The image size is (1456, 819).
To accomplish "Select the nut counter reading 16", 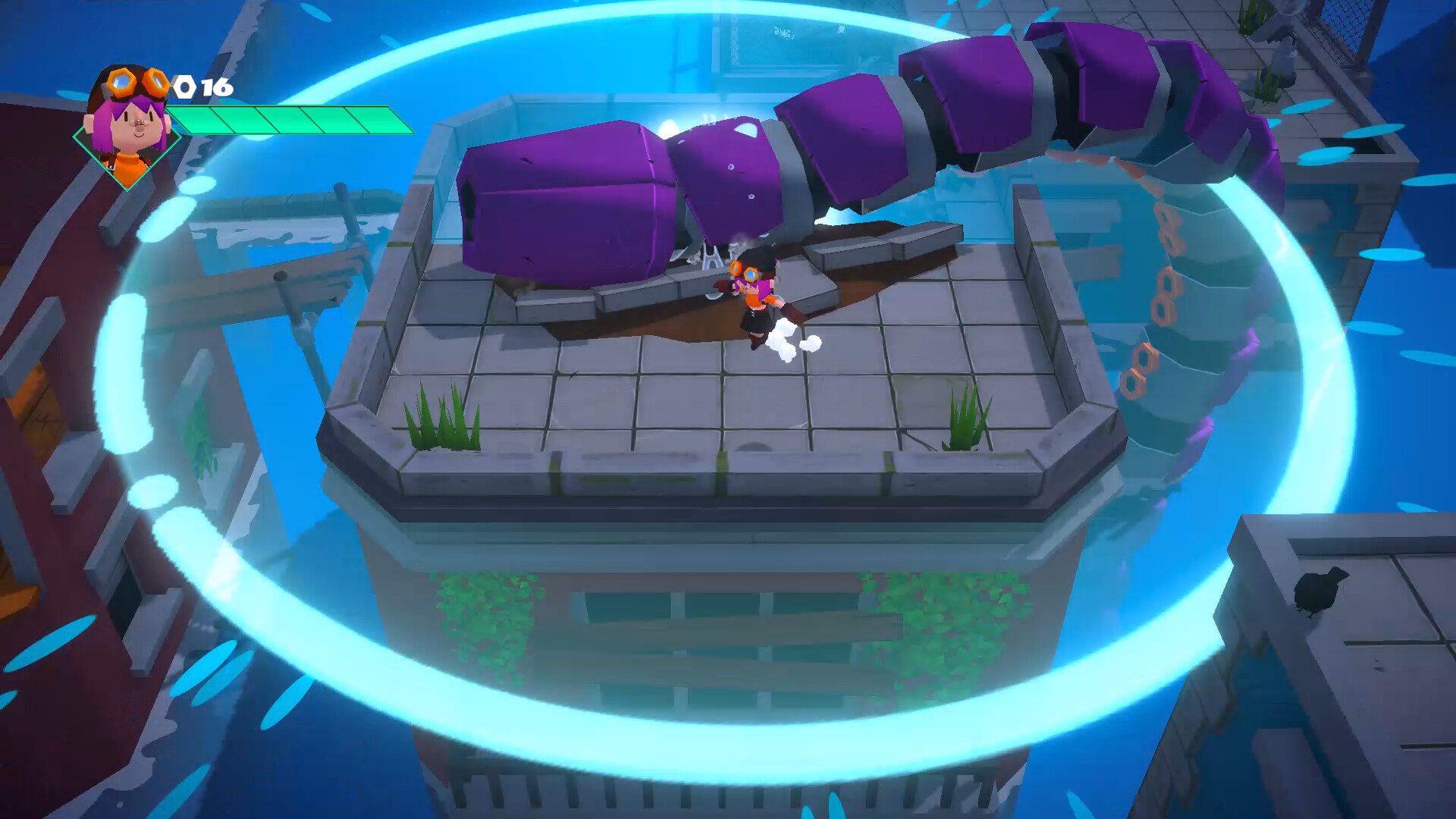I will (x=215, y=87).
